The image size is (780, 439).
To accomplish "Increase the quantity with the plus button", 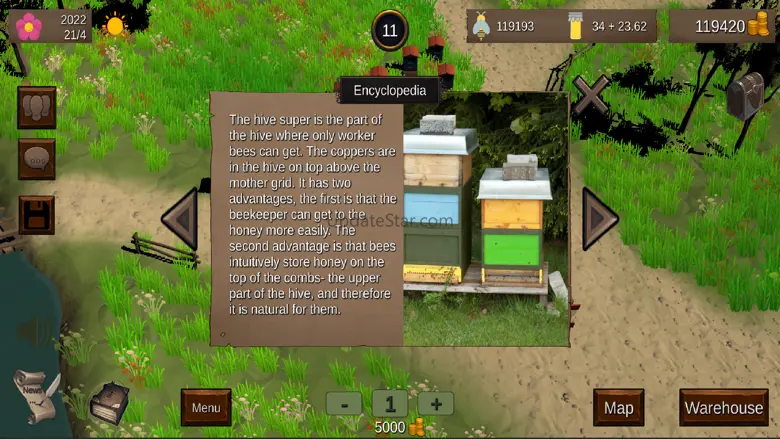I will [436, 404].
